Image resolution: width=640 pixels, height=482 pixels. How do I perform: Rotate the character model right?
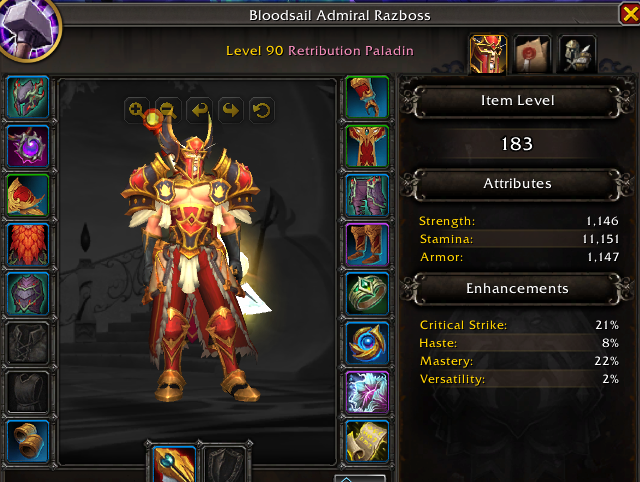229,109
